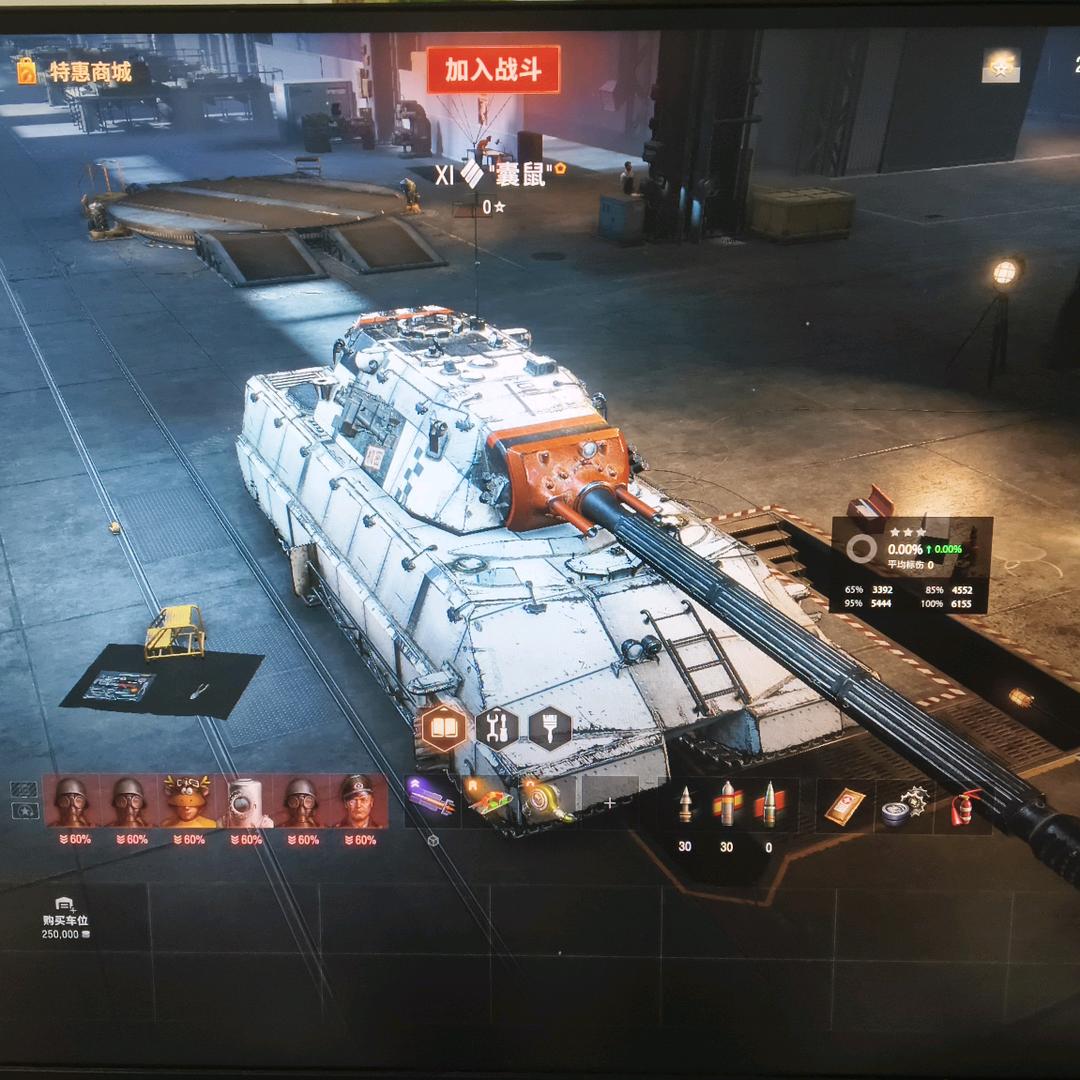Click the purple gun equipment slot
Image resolution: width=1080 pixels, height=1080 pixels.
pos(431,802)
